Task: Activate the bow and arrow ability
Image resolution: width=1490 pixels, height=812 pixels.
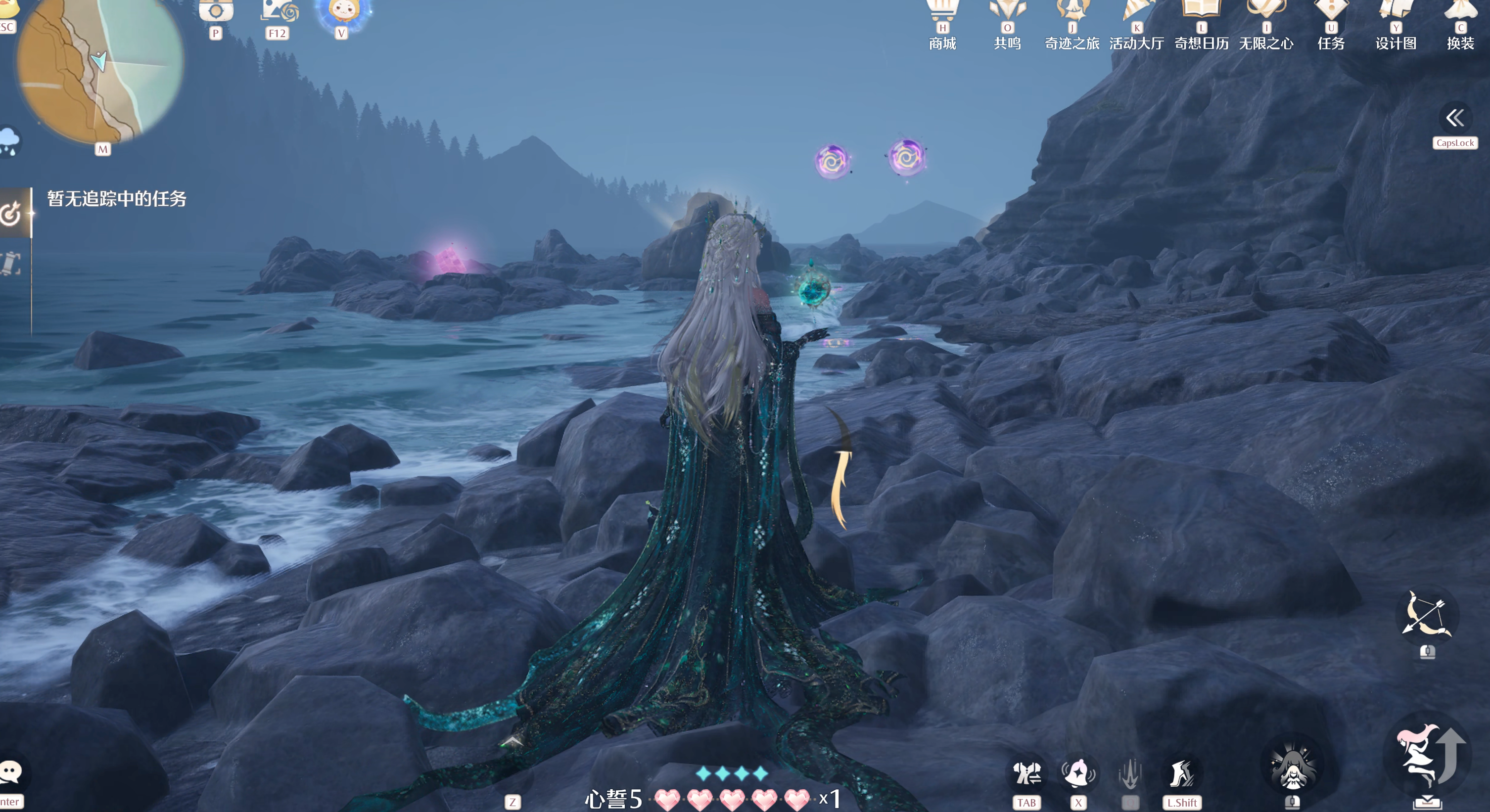Action: [x=1426, y=615]
